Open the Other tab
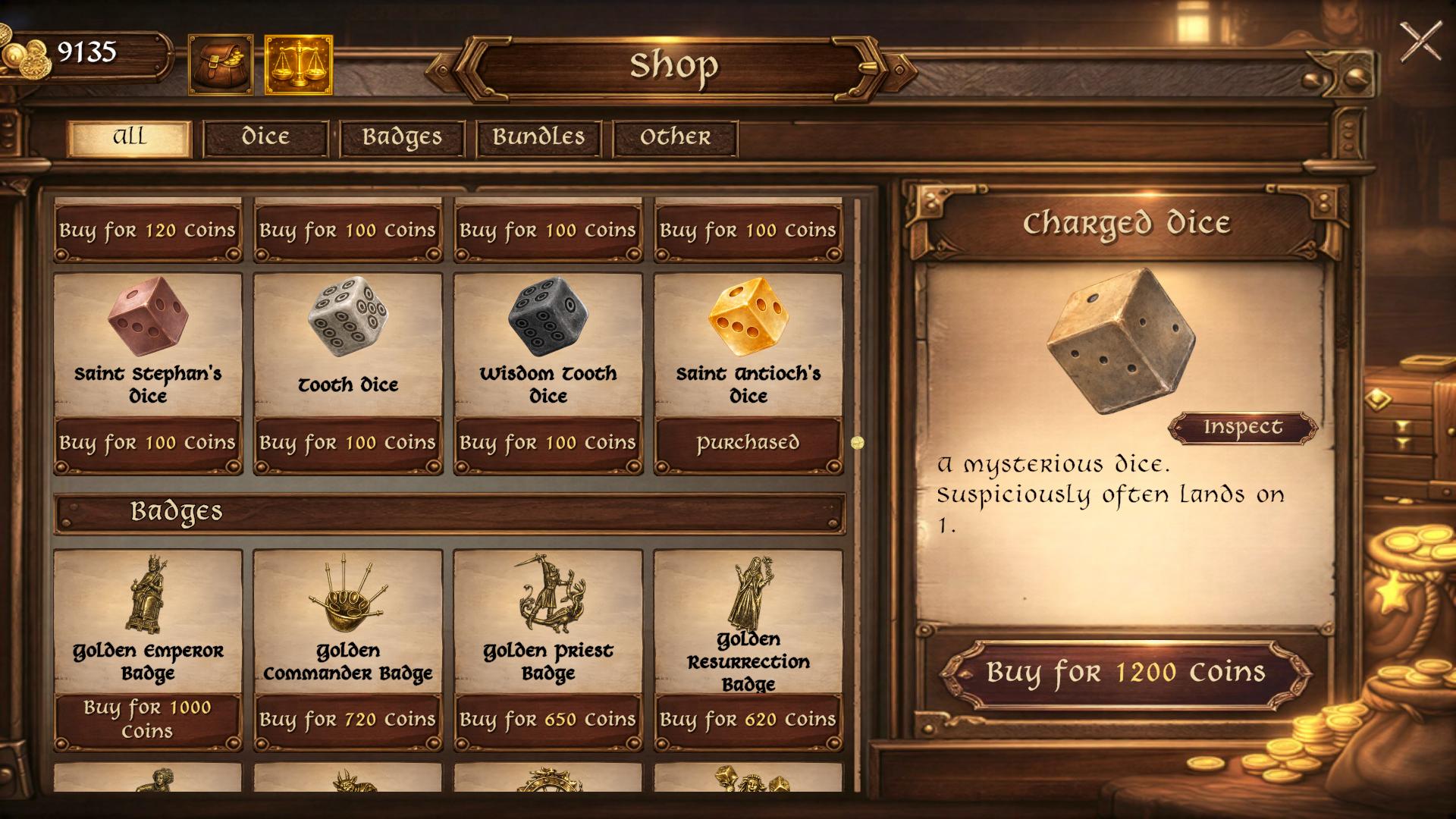 (674, 137)
